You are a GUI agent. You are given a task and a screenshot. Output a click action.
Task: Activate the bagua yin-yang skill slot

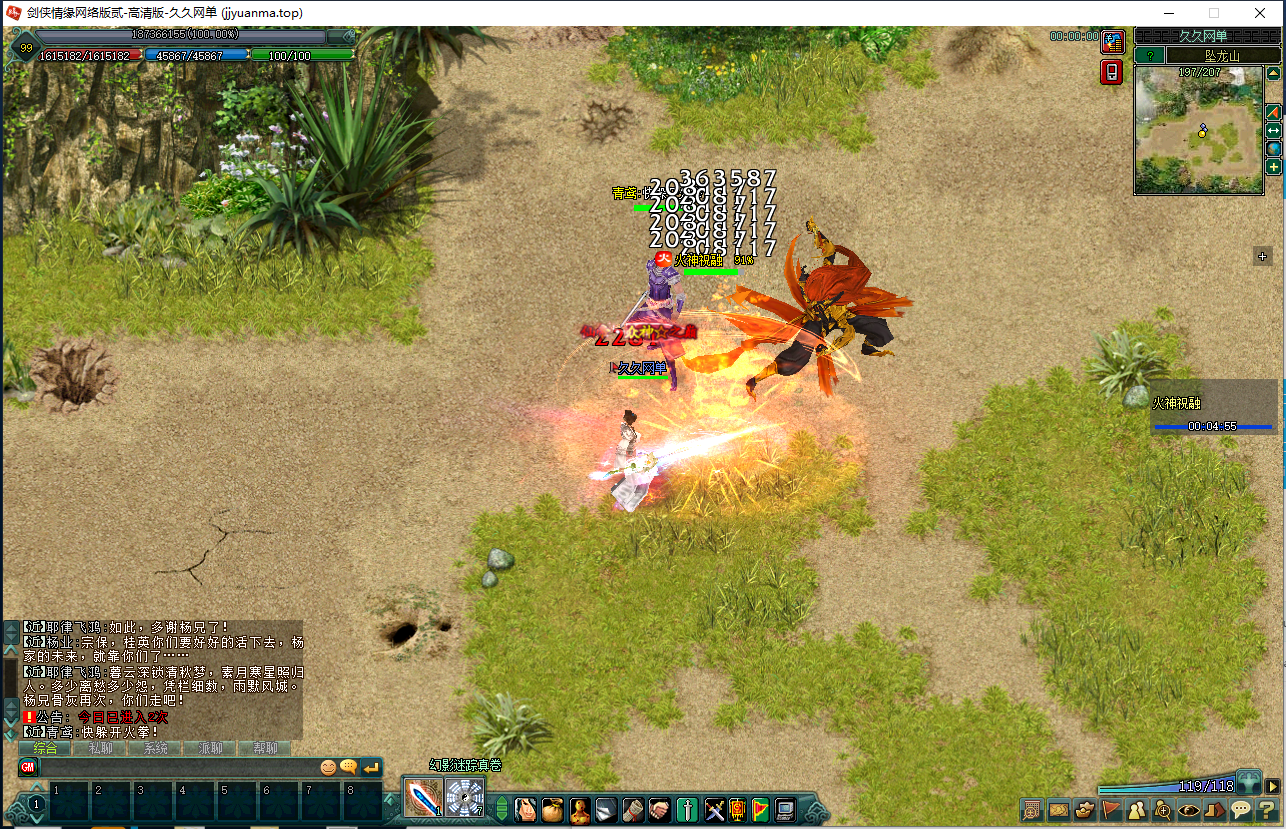point(465,798)
